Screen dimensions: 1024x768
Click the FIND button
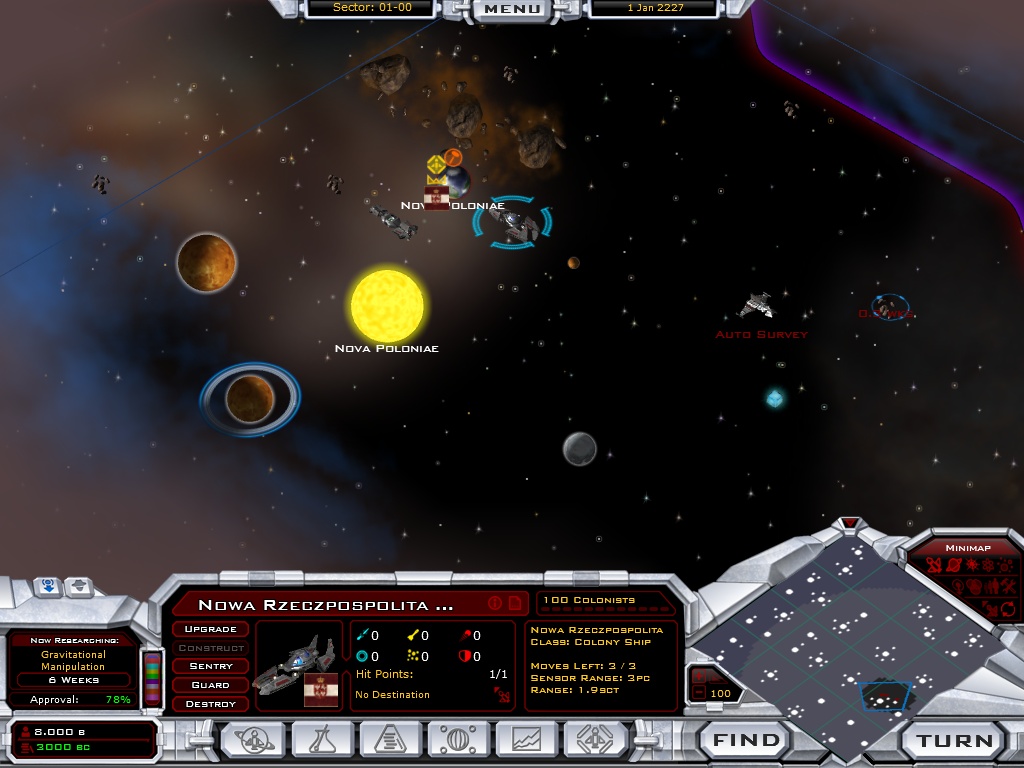point(746,741)
